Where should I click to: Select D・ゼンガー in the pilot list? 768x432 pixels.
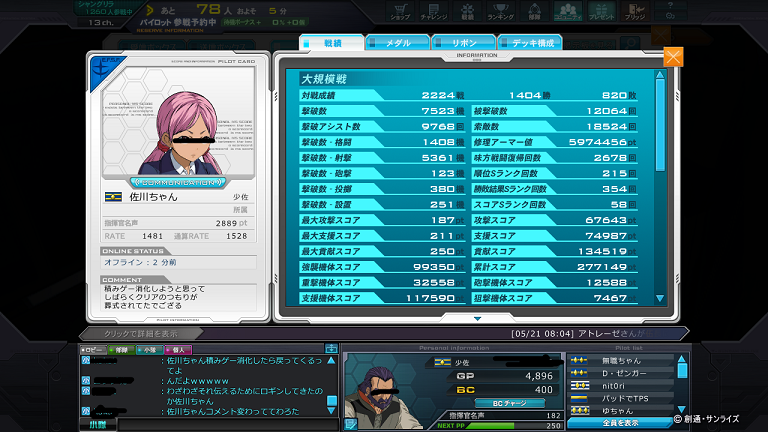click(622, 372)
